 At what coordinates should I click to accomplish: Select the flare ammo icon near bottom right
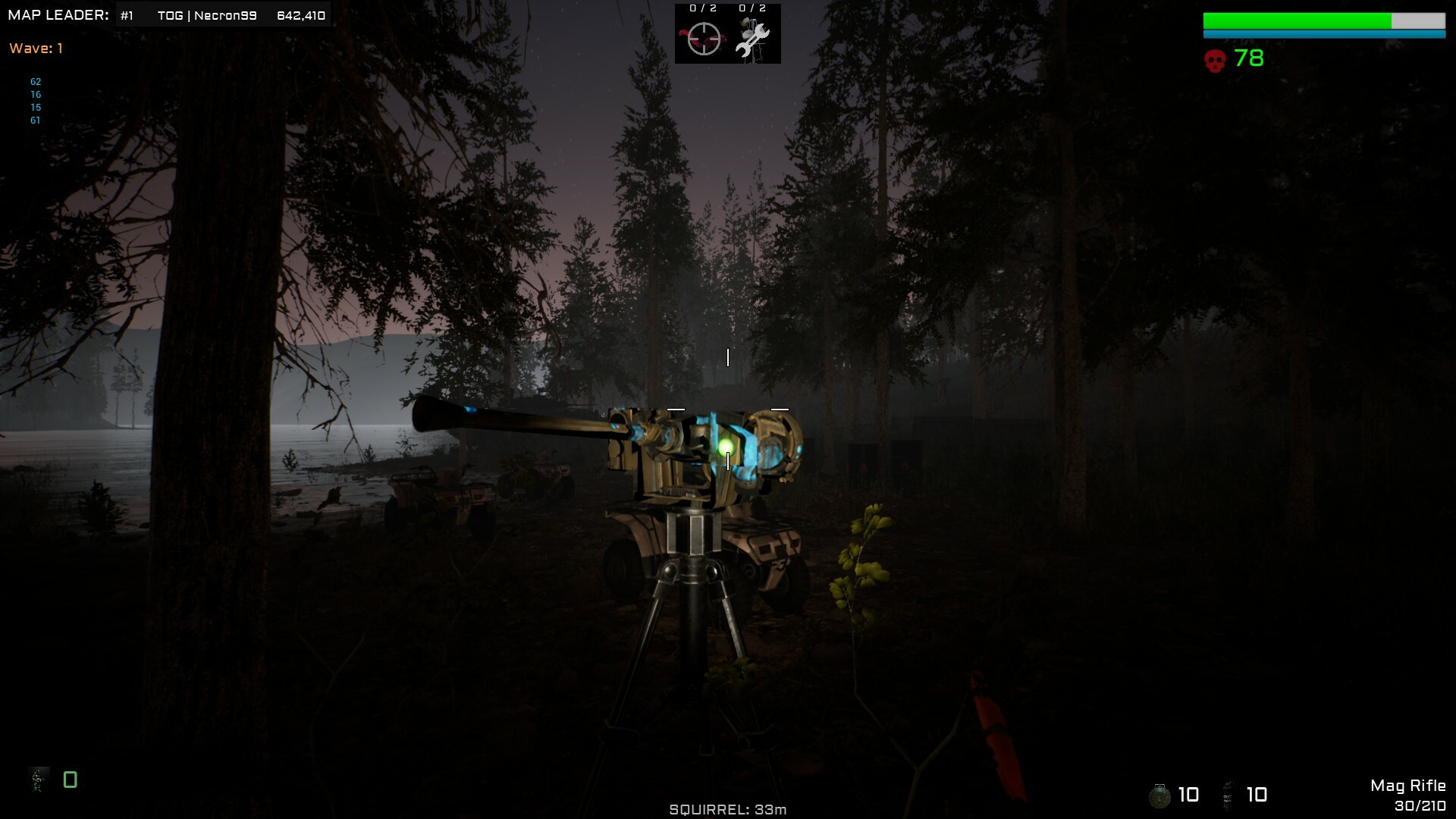click(1227, 795)
